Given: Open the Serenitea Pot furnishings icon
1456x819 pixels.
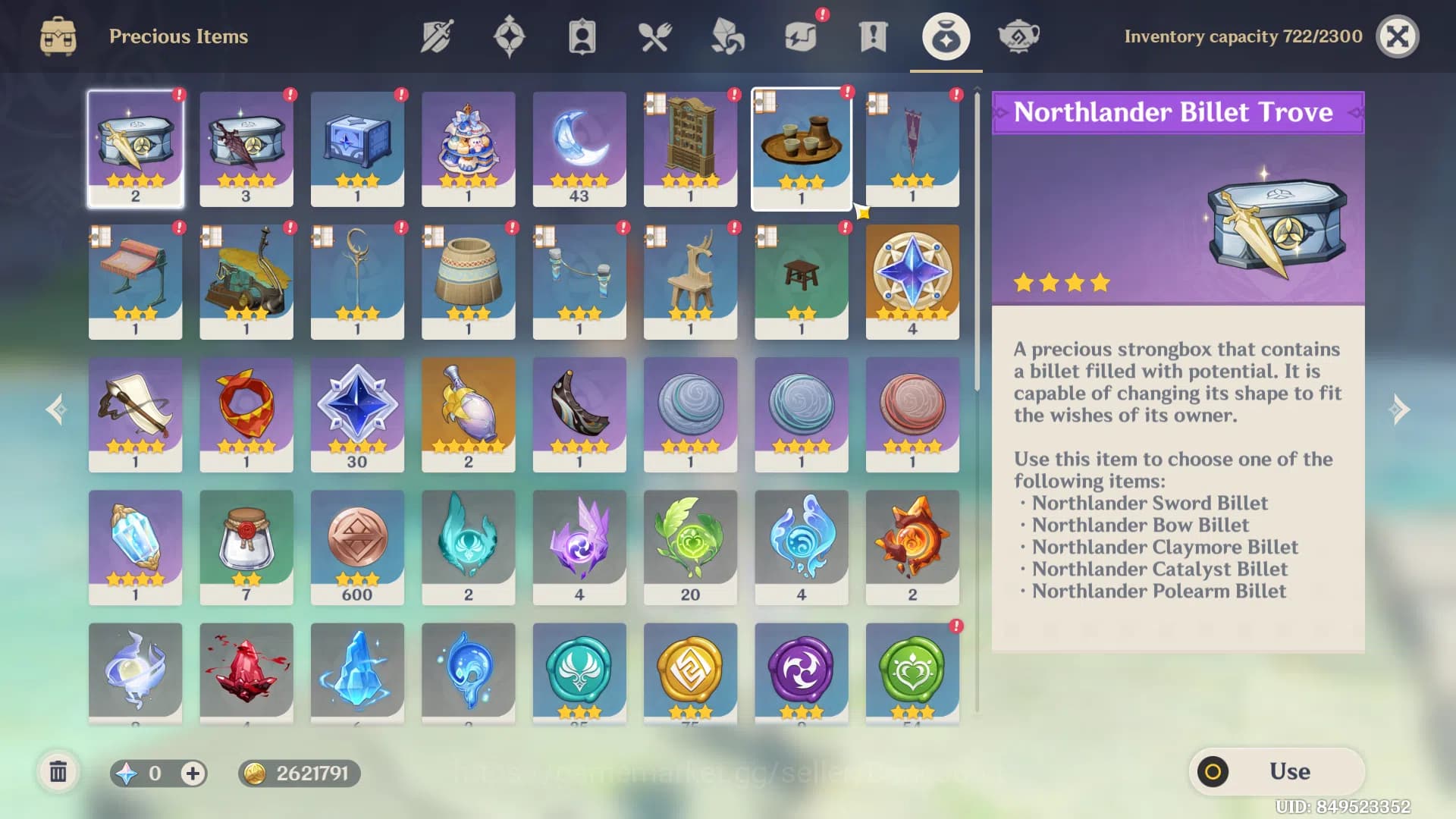Looking at the screenshot, I should point(1018,36).
